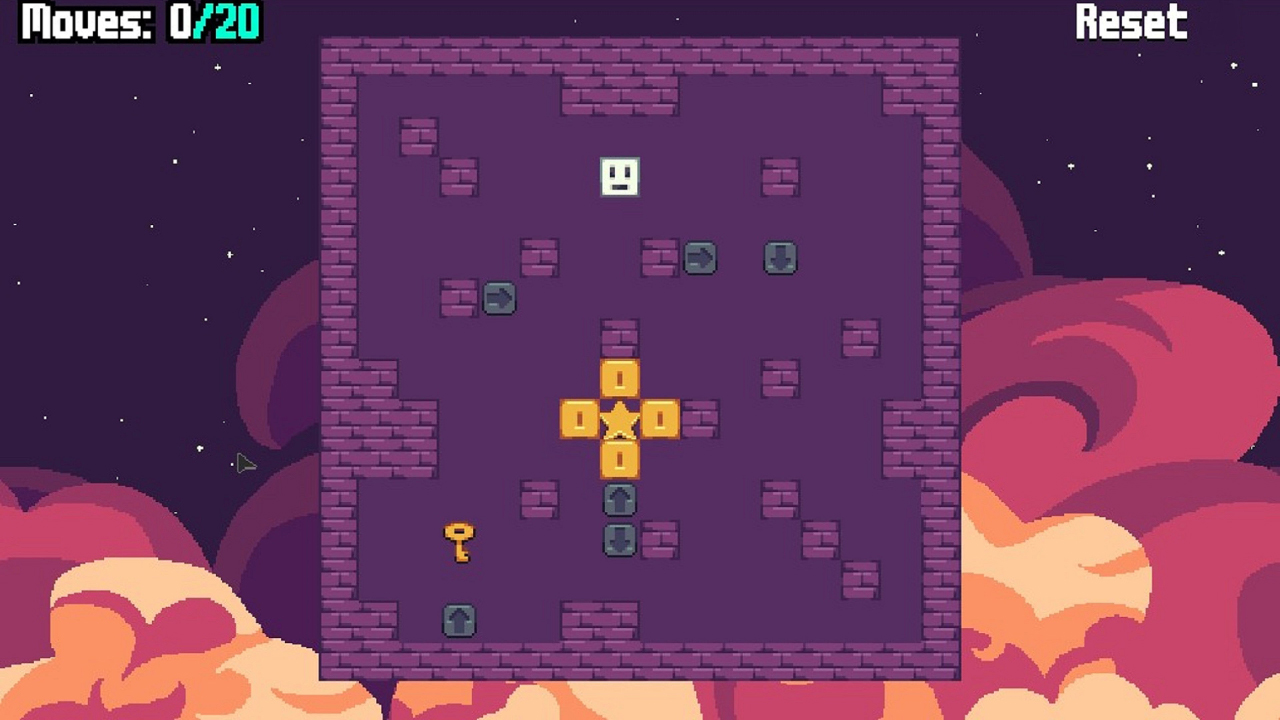Click the down-arrow block under the up arrow
The height and width of the screenshot is (720, 1280).
click(619, 541)
